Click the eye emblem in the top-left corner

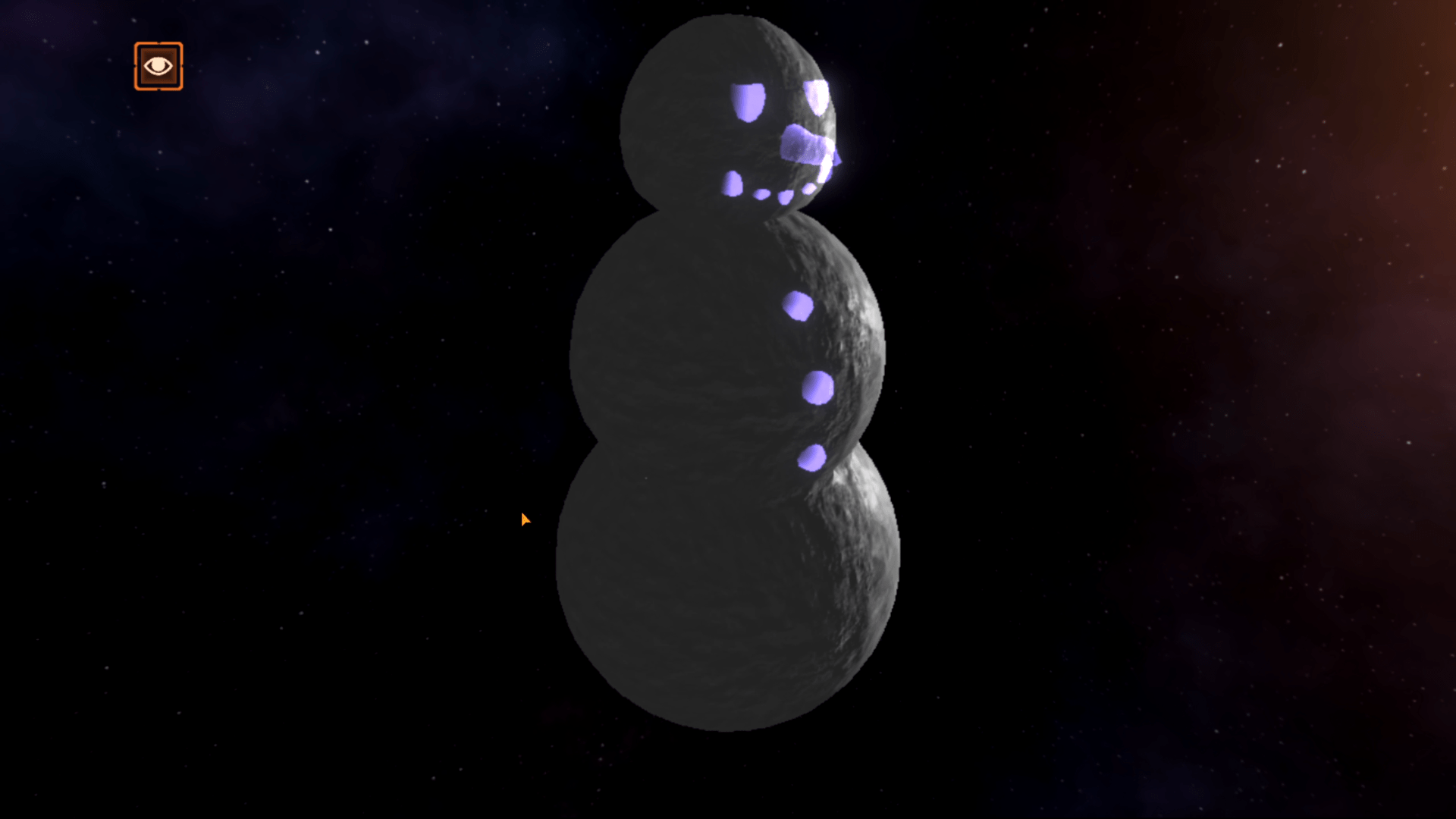click(158, 66)
